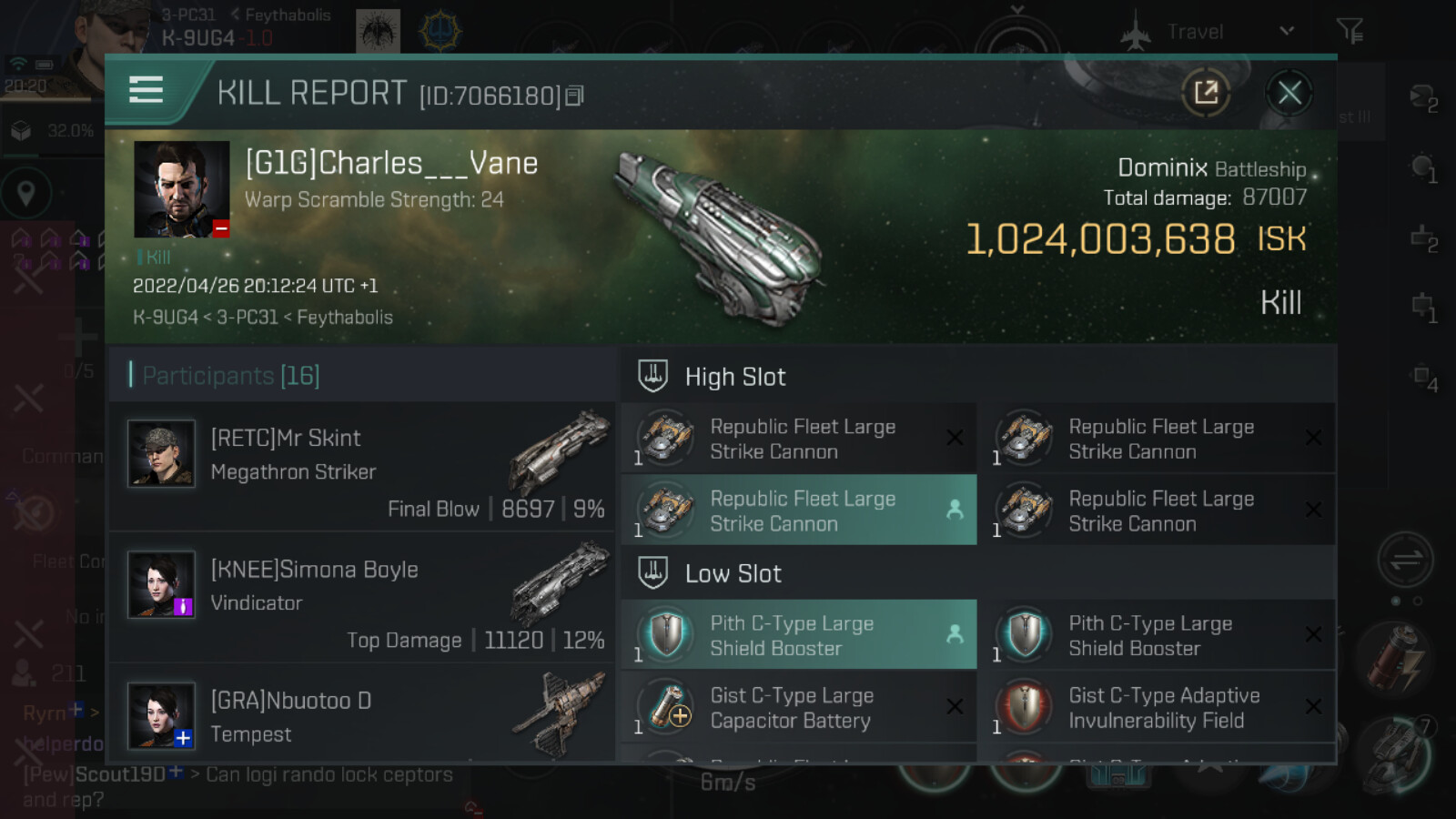
Task: Select participant Mr Skint row
Action: [x=362, y=466]
